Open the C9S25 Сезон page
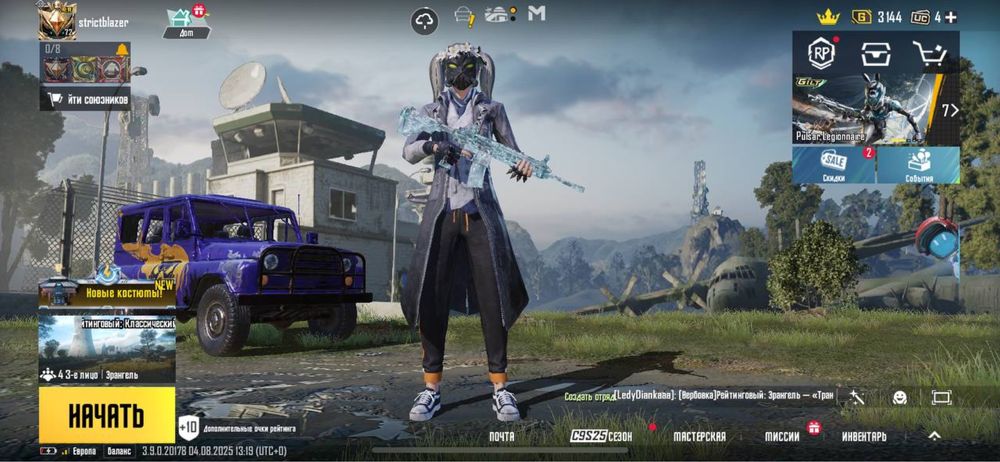This screenshot has width=1000, height=462. [x=601, y=437]
